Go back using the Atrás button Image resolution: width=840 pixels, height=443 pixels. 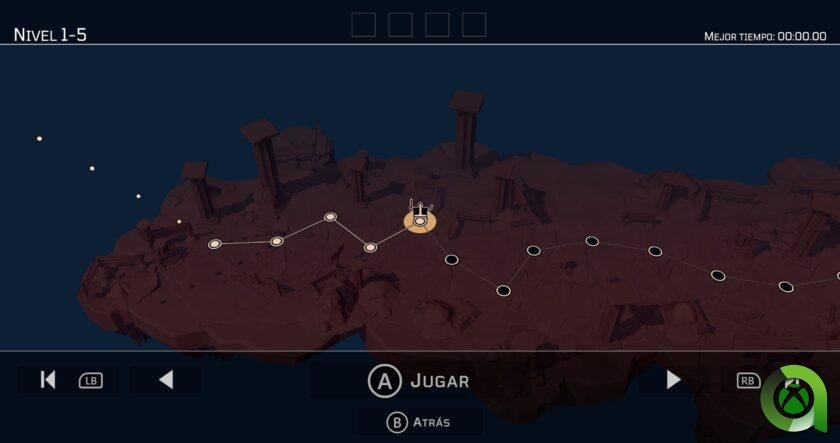420,422
